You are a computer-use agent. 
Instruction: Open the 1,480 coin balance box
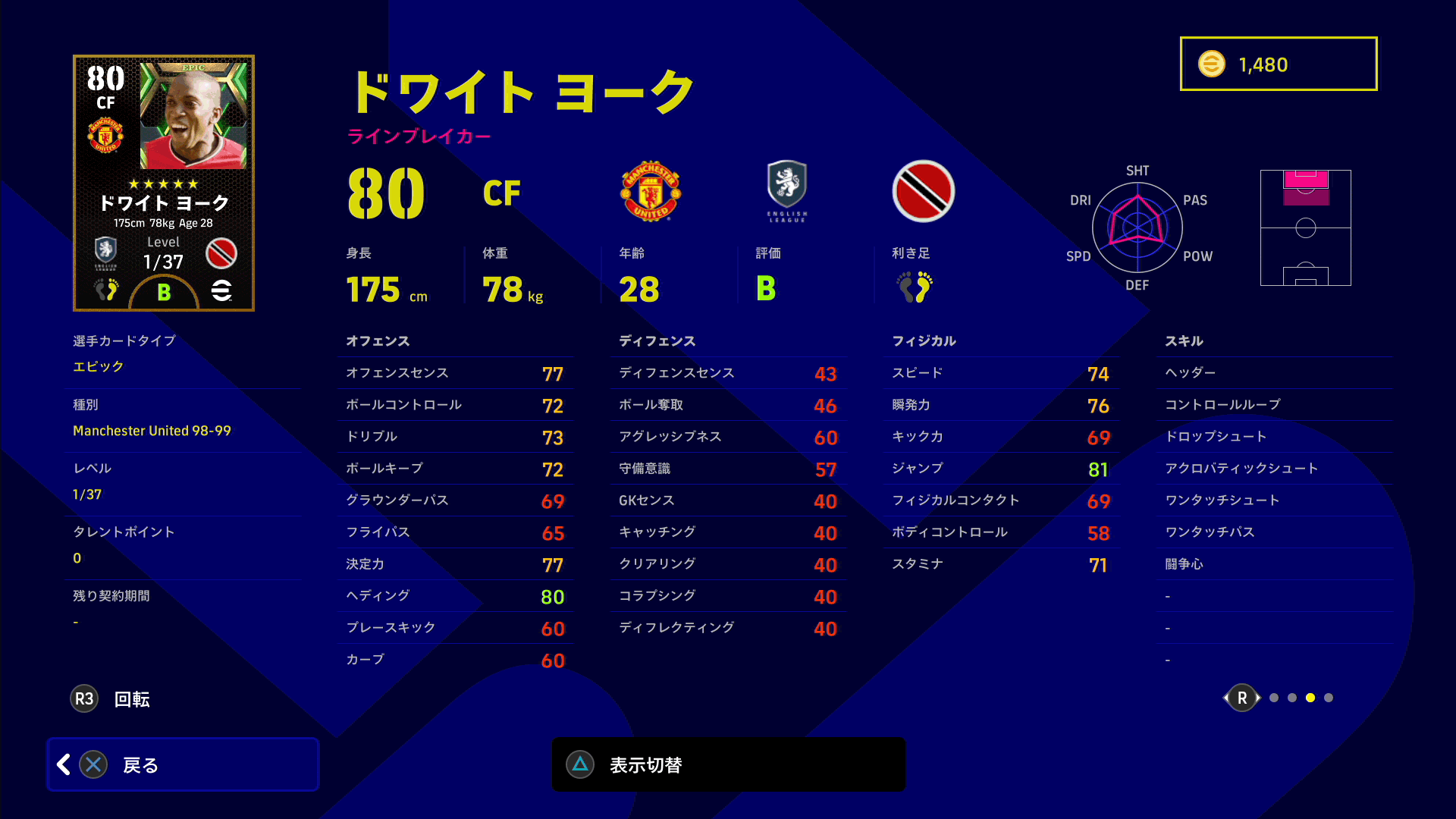[1278, 64]
